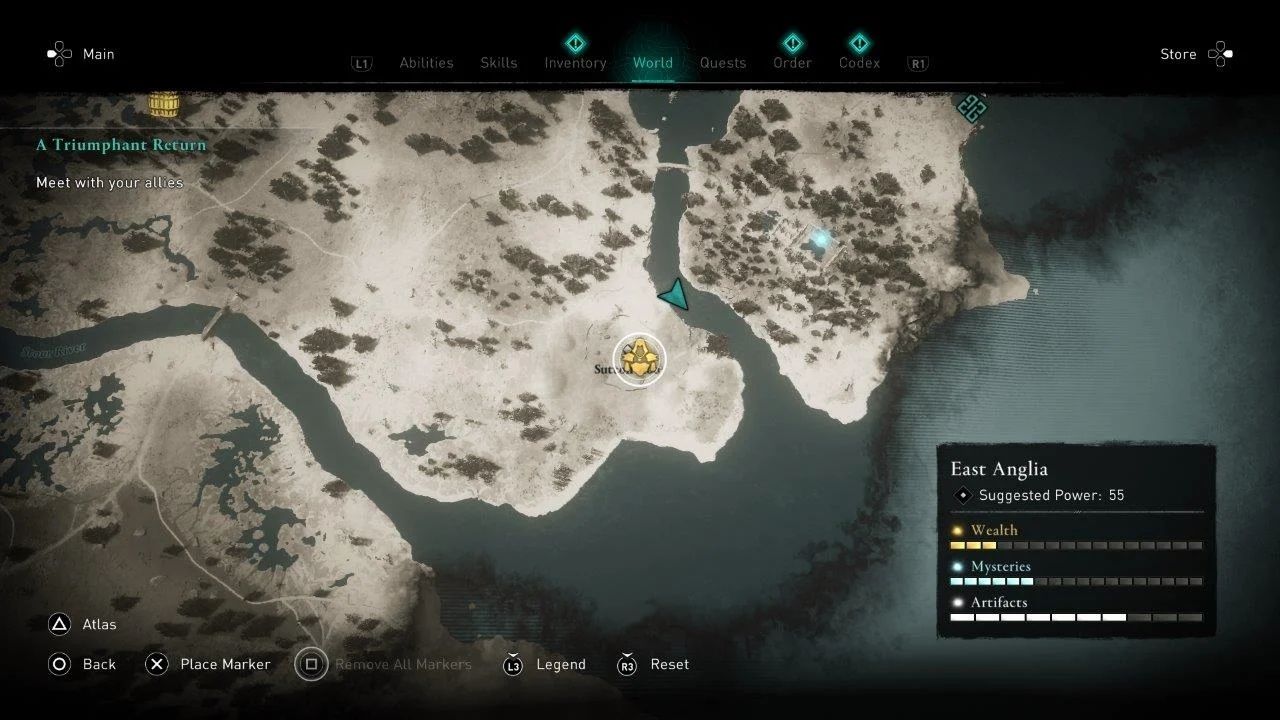Open the Quests menu
The image size is (1280, 720).
click(x=723, y=62)
